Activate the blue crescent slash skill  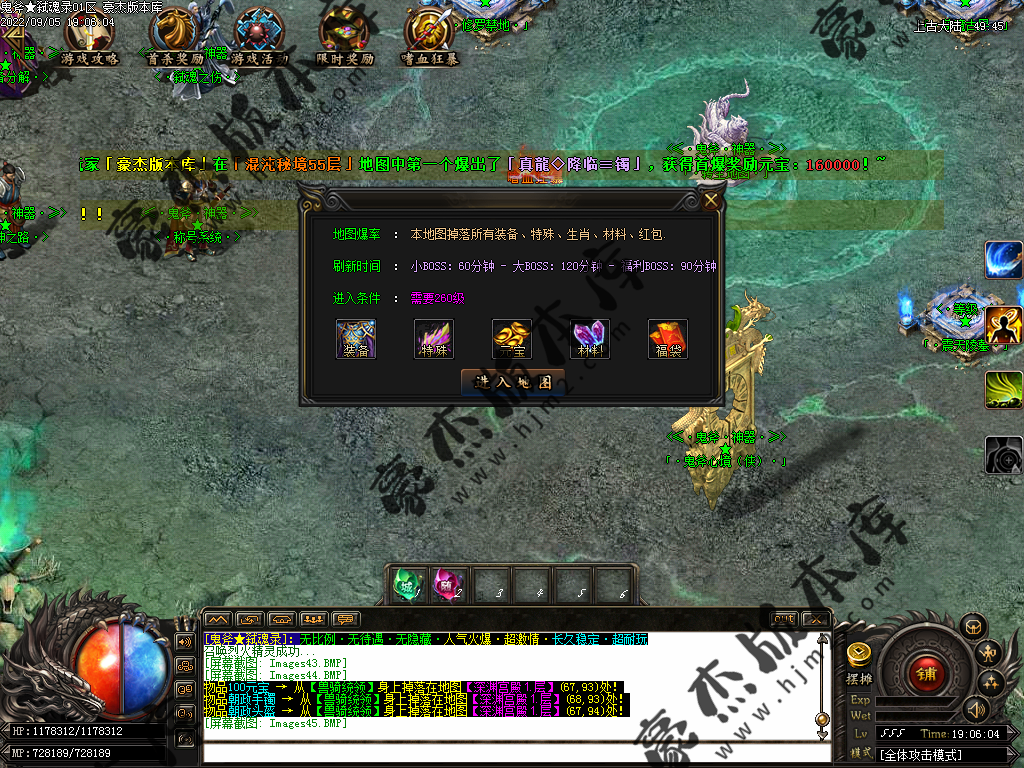coord(1003,261)
